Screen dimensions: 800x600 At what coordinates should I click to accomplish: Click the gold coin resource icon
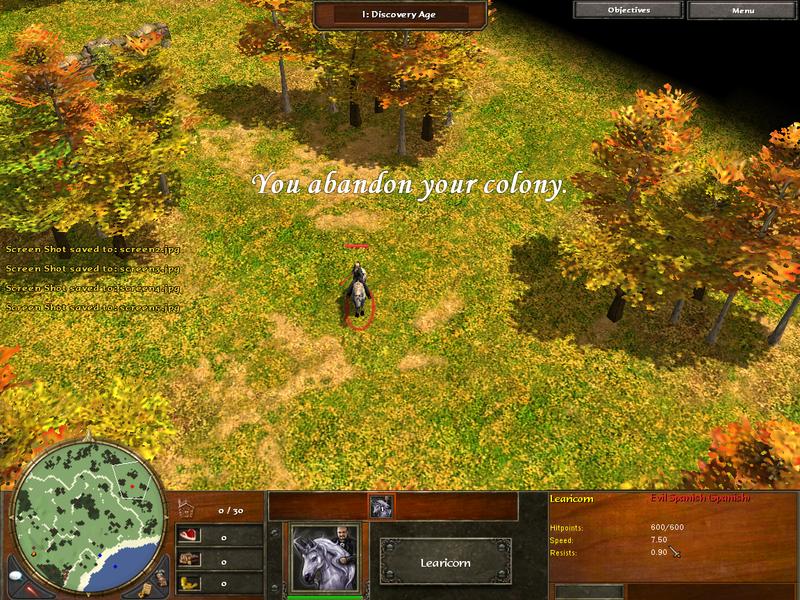(x=187, y=581)
